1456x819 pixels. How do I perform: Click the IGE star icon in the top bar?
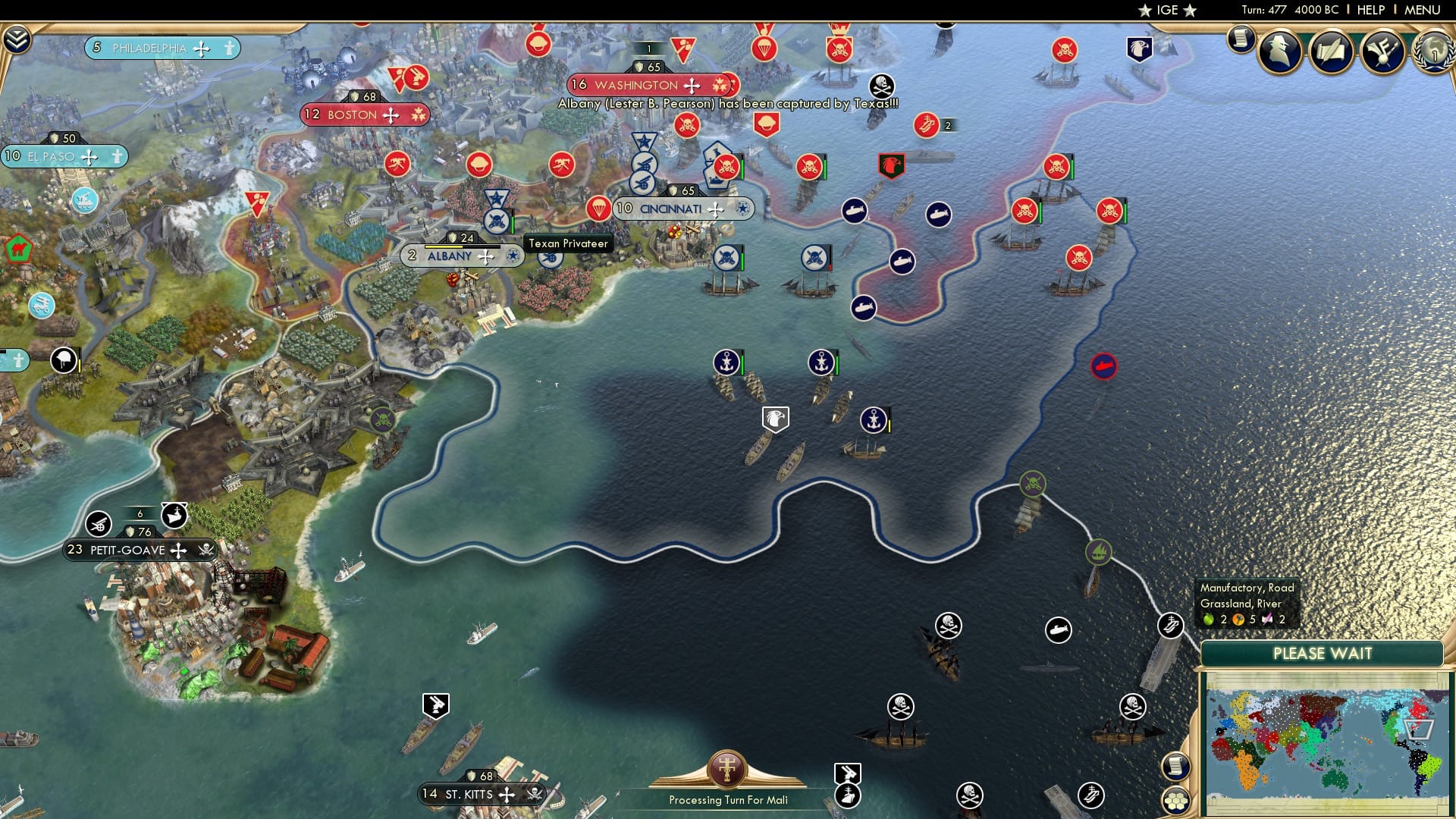[1146, 10]
